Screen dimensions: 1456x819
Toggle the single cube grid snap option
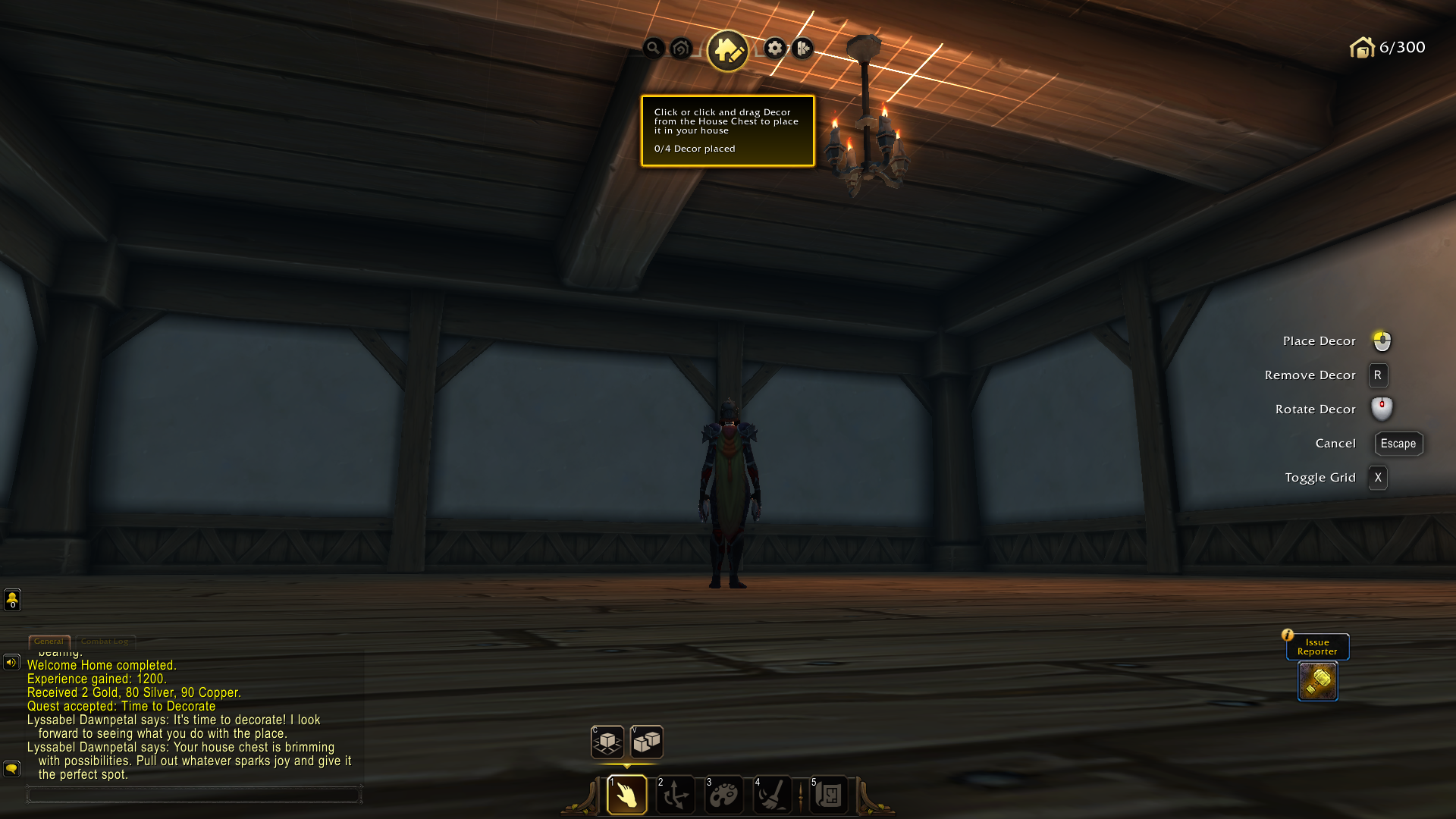[x=607, y=742]
